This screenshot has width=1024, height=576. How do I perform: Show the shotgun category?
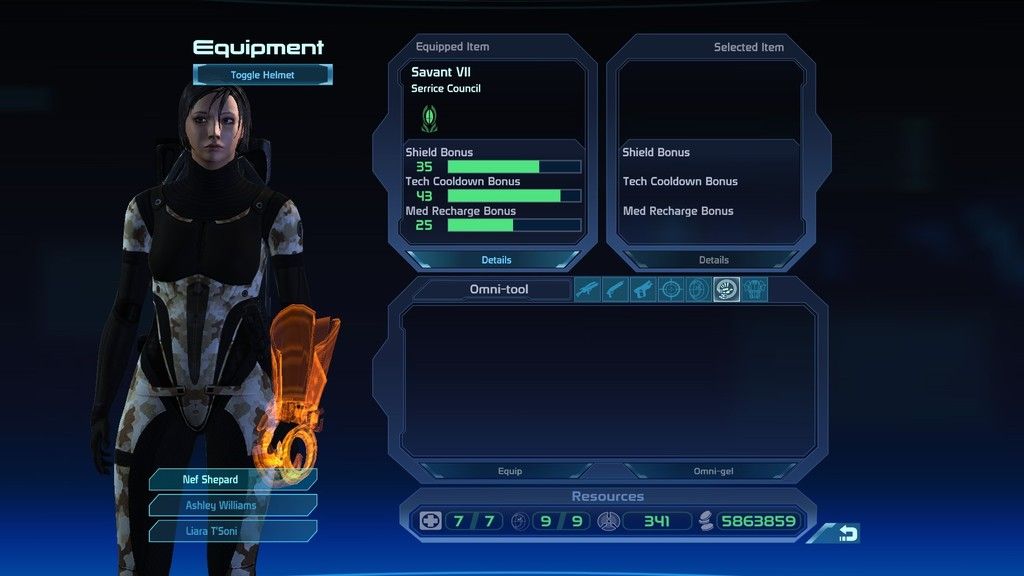pyautogui.click(x=615, y=290)
